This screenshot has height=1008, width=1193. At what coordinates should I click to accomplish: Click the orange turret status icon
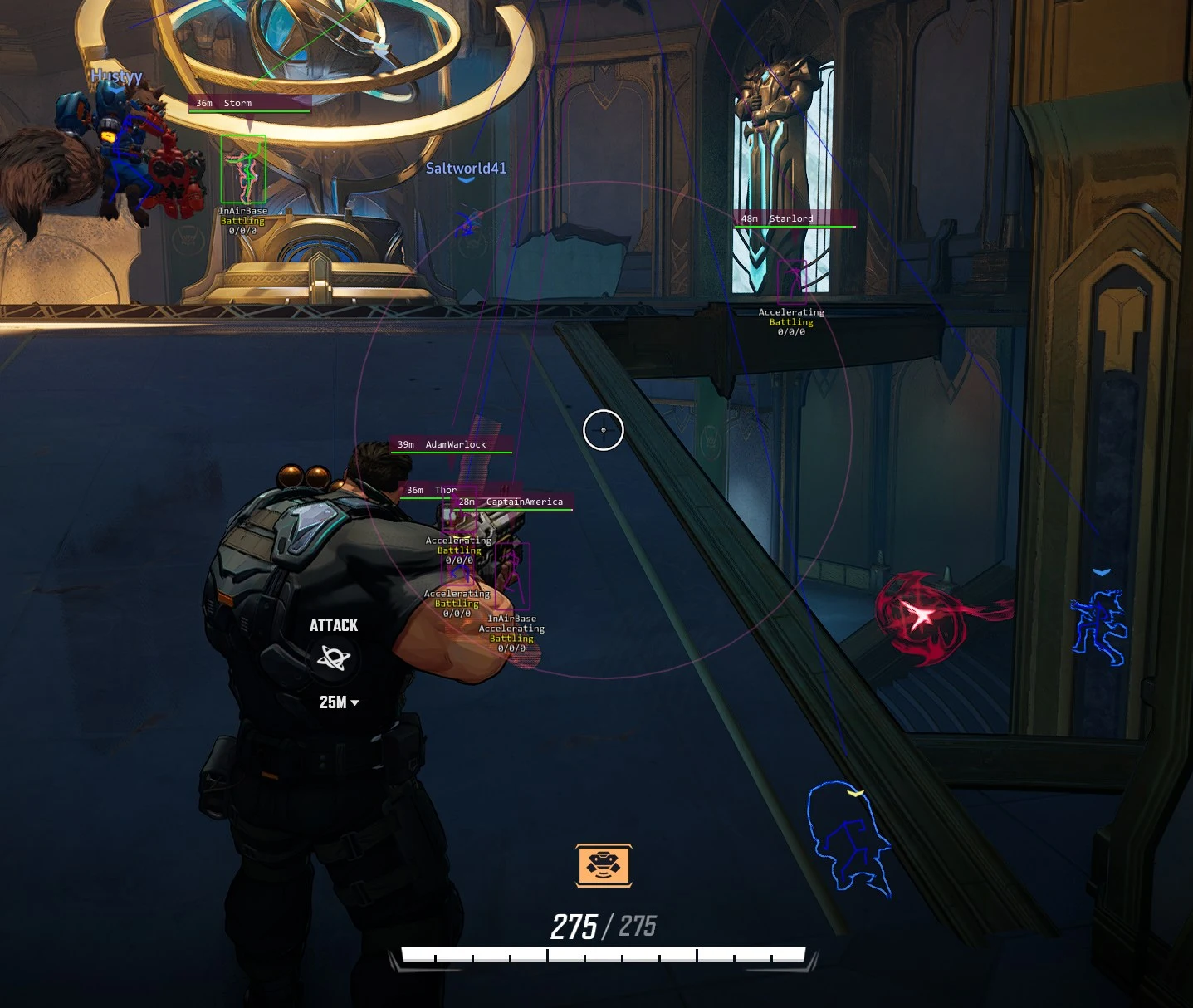click(604, 865)
